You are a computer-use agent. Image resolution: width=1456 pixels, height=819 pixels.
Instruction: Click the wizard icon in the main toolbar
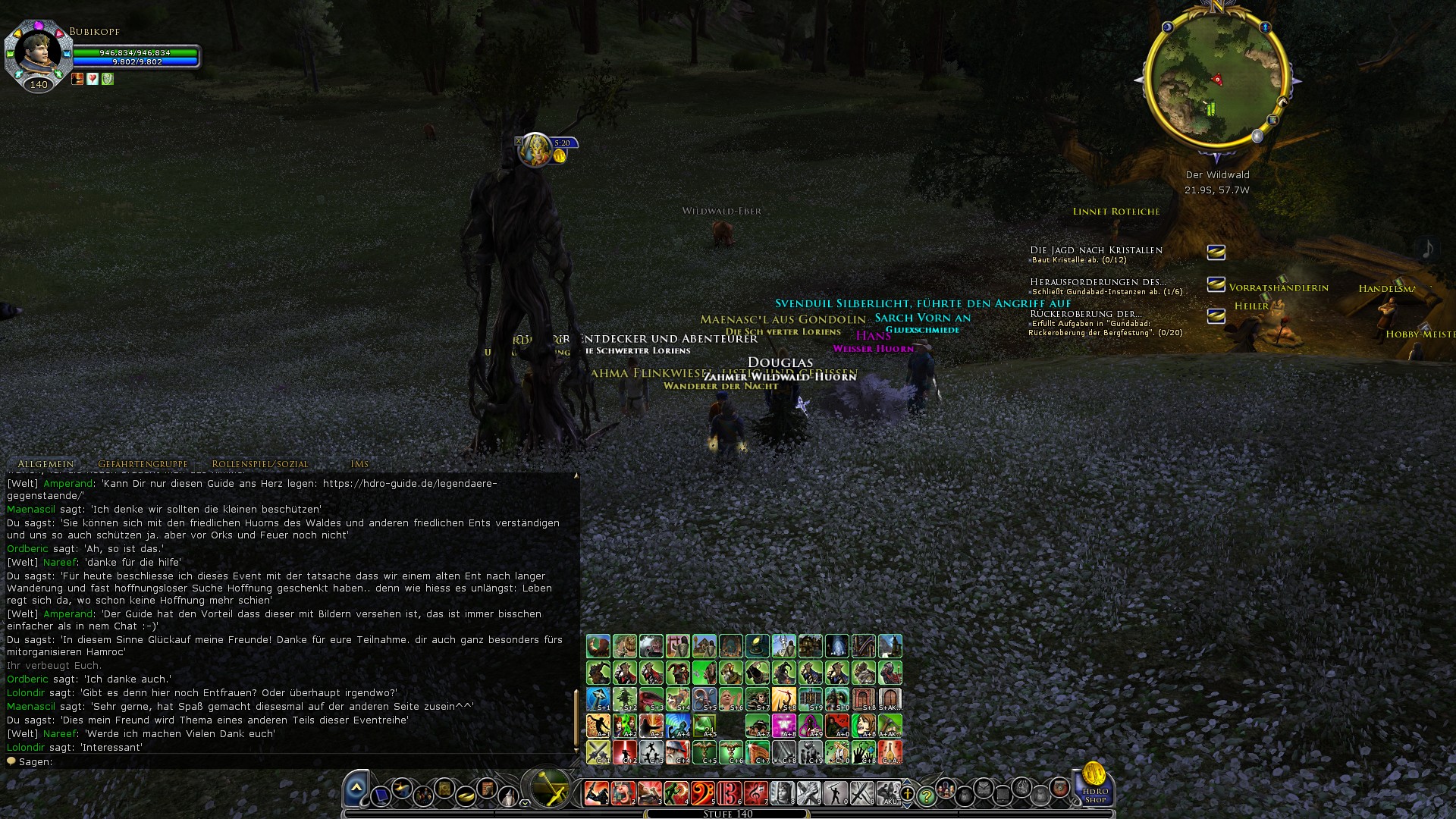[x=509, y=796]
